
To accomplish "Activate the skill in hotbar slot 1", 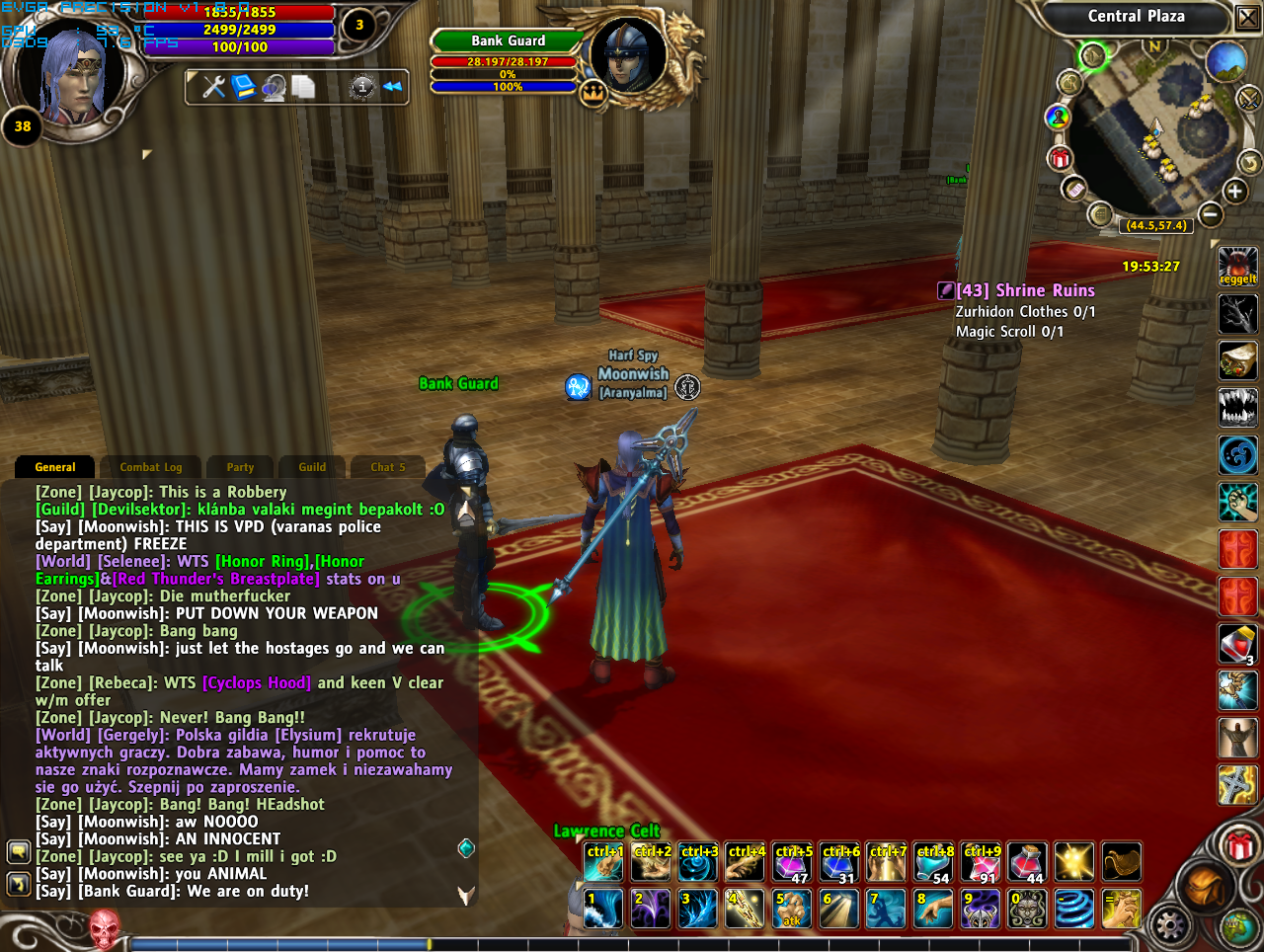I will pos(603,909).
